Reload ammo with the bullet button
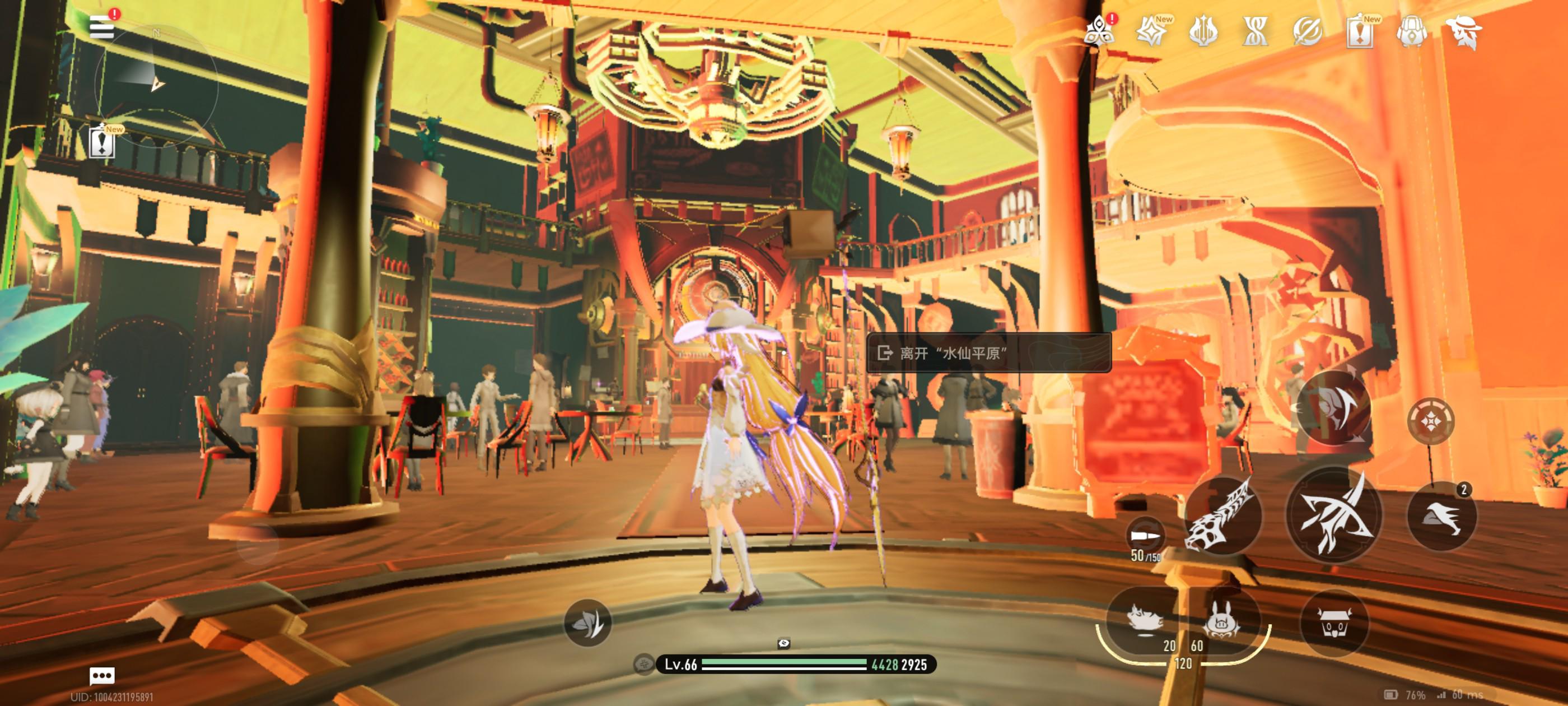This screenshot has height=706, width=1568. pos(1145,537)
